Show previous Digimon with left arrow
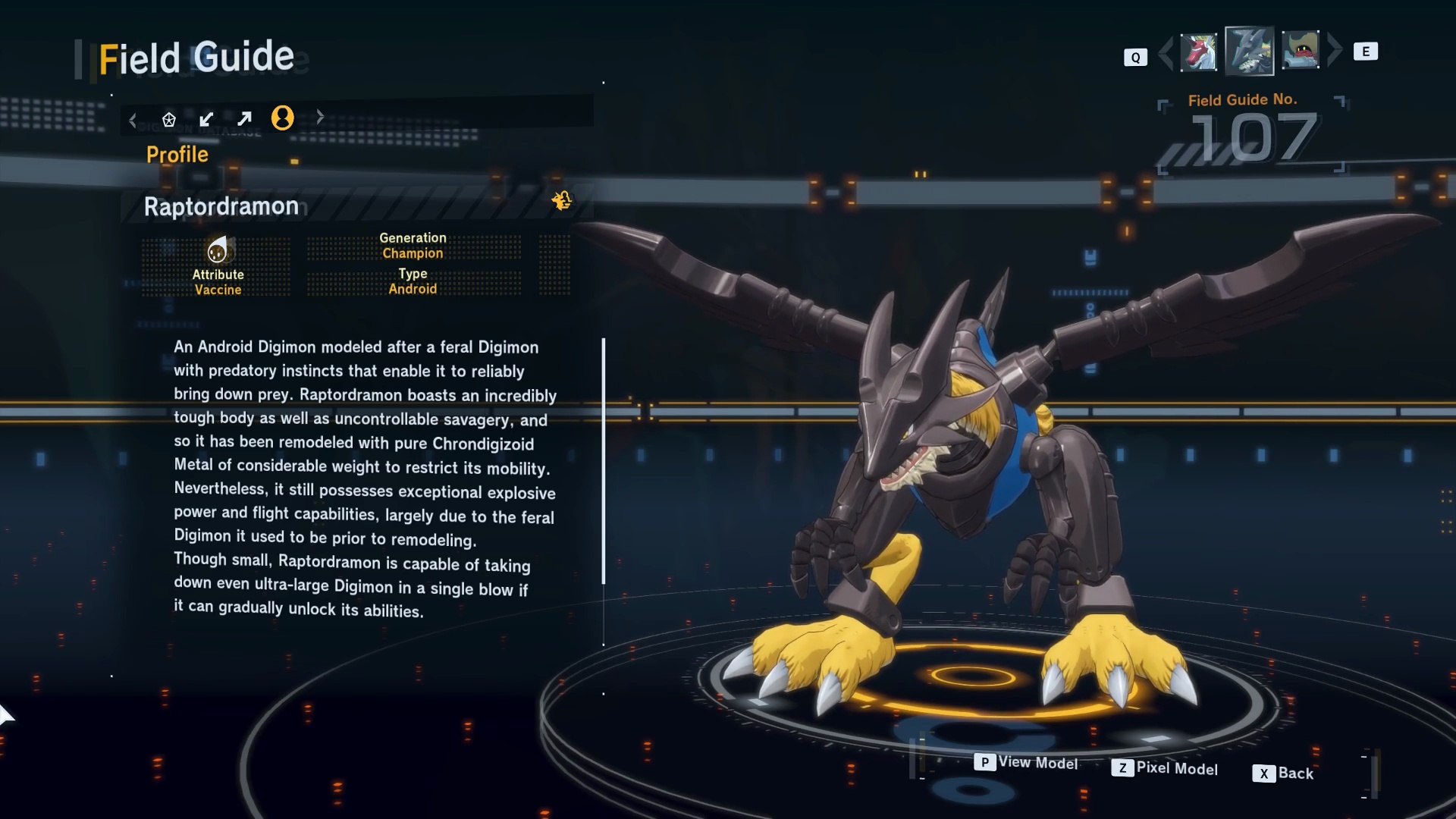The image size is (1456, 819). (x=1166, y=52)
